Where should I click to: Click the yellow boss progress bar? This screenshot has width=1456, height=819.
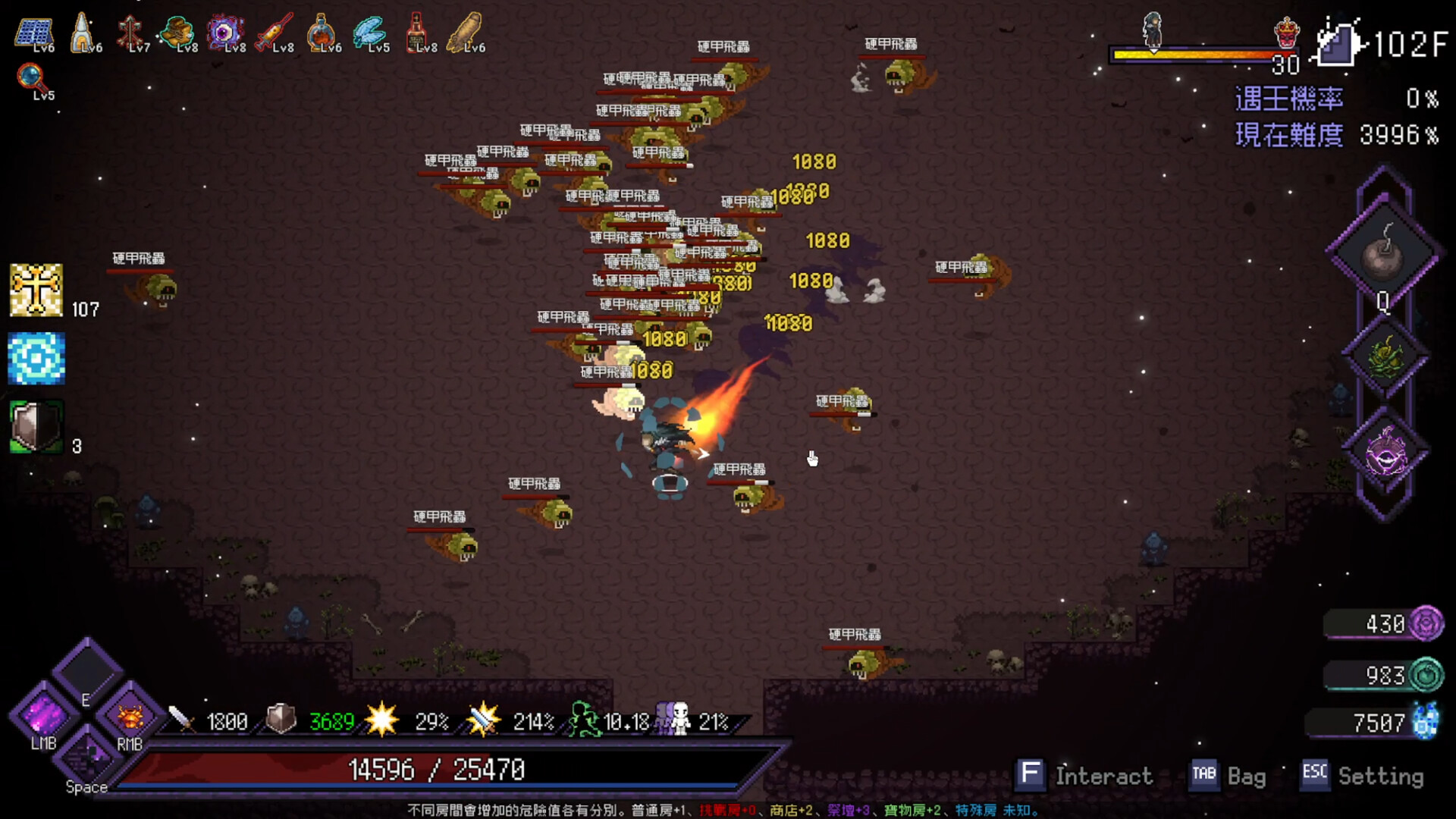(x=1191, y=53)
